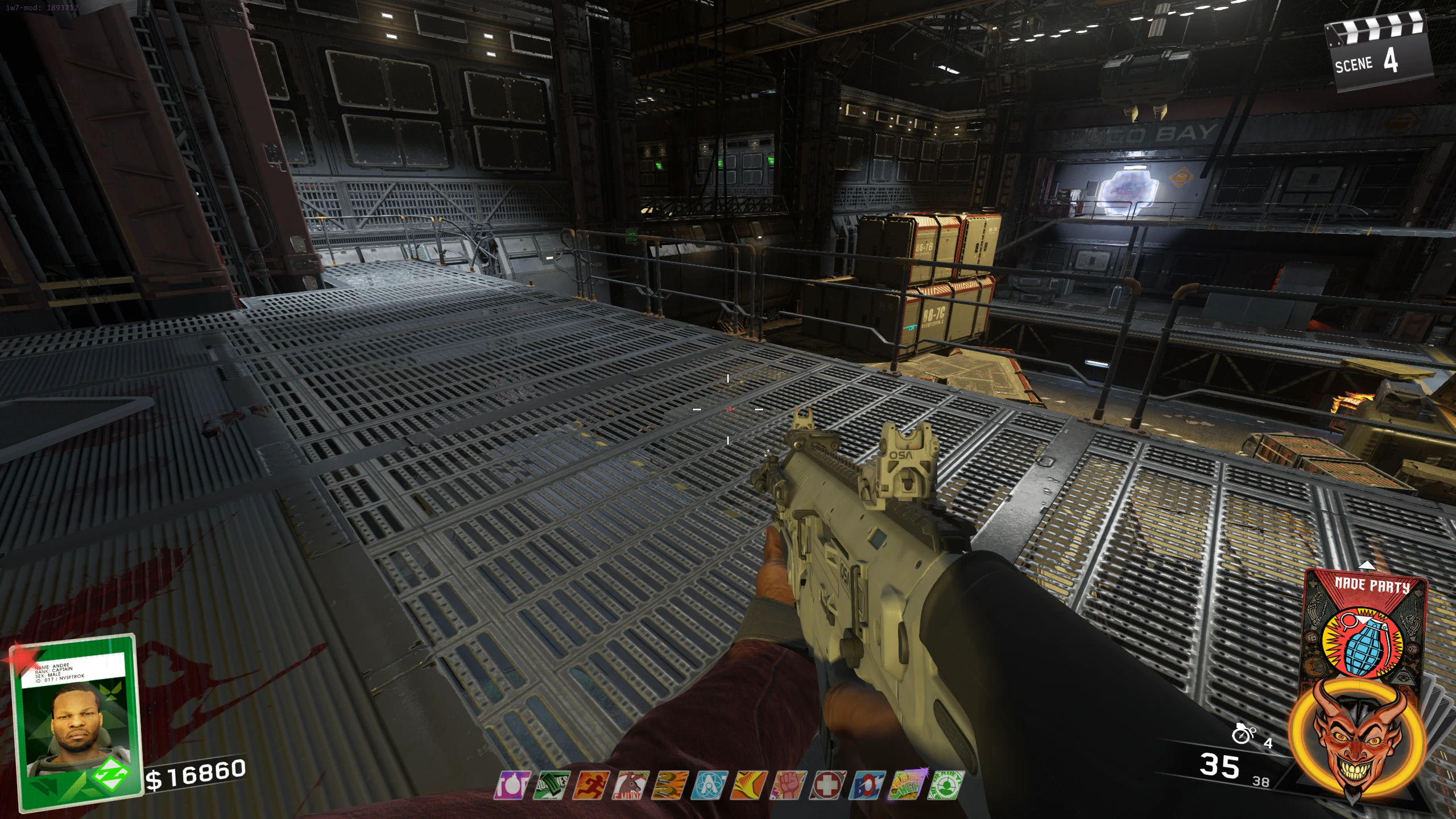
Task: Pick the orange and yellow explosion perk icon
Action: coord(749,785)
